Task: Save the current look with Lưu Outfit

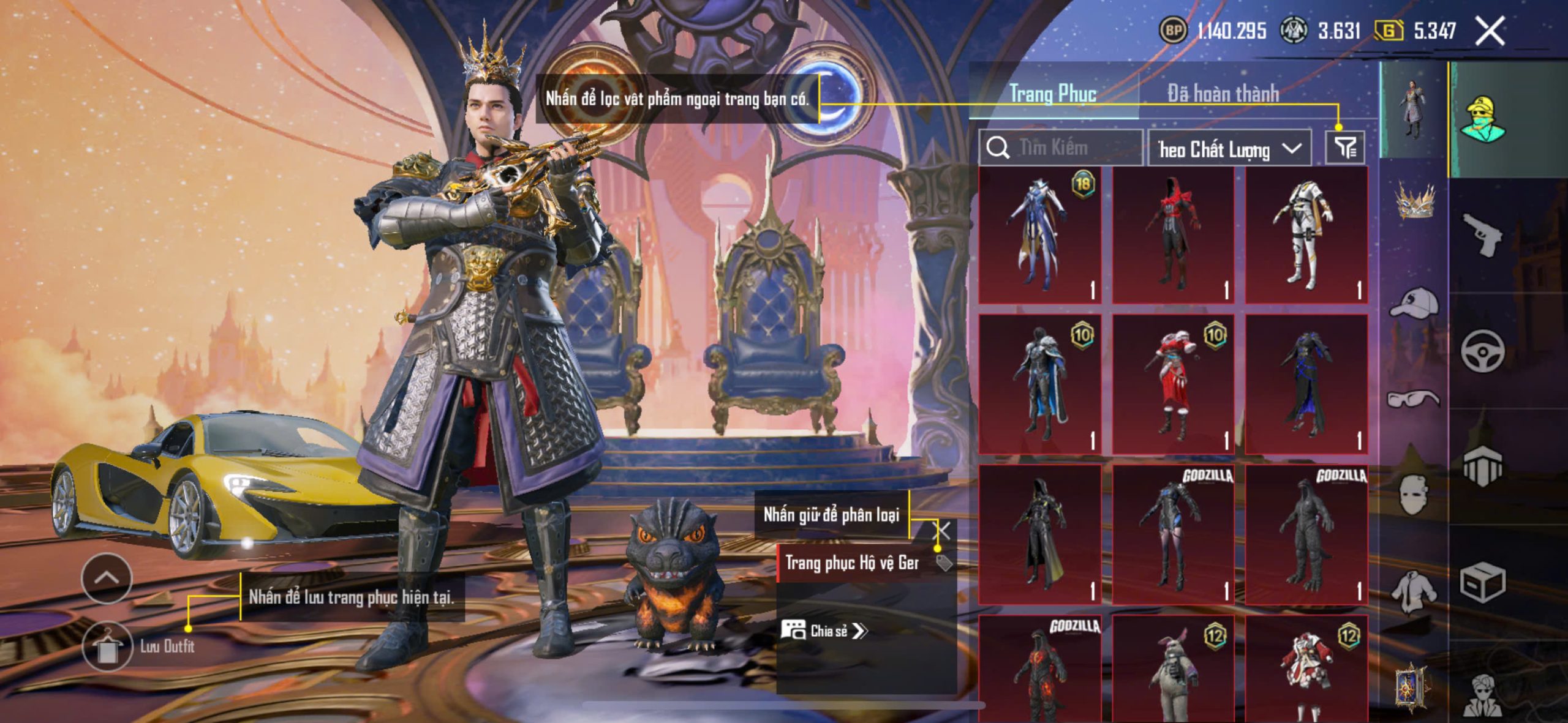Action: (108, 647)
